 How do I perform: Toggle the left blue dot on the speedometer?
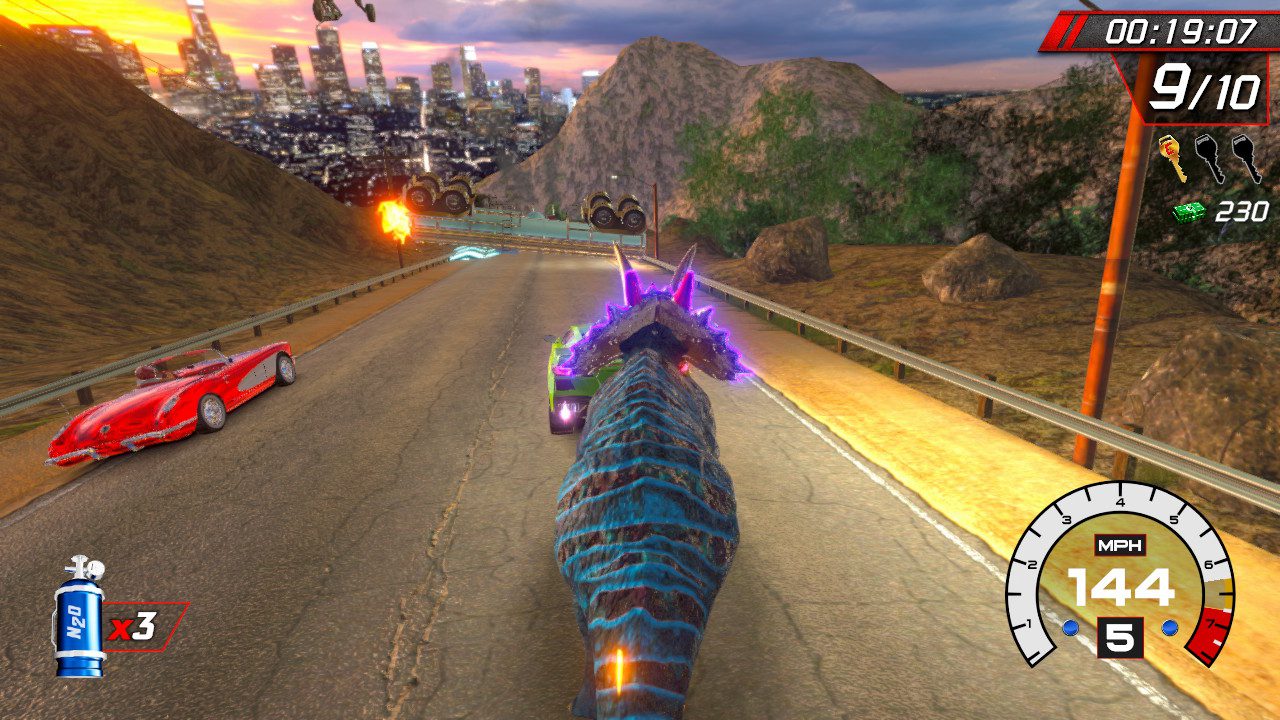(x=1071, y=628)
